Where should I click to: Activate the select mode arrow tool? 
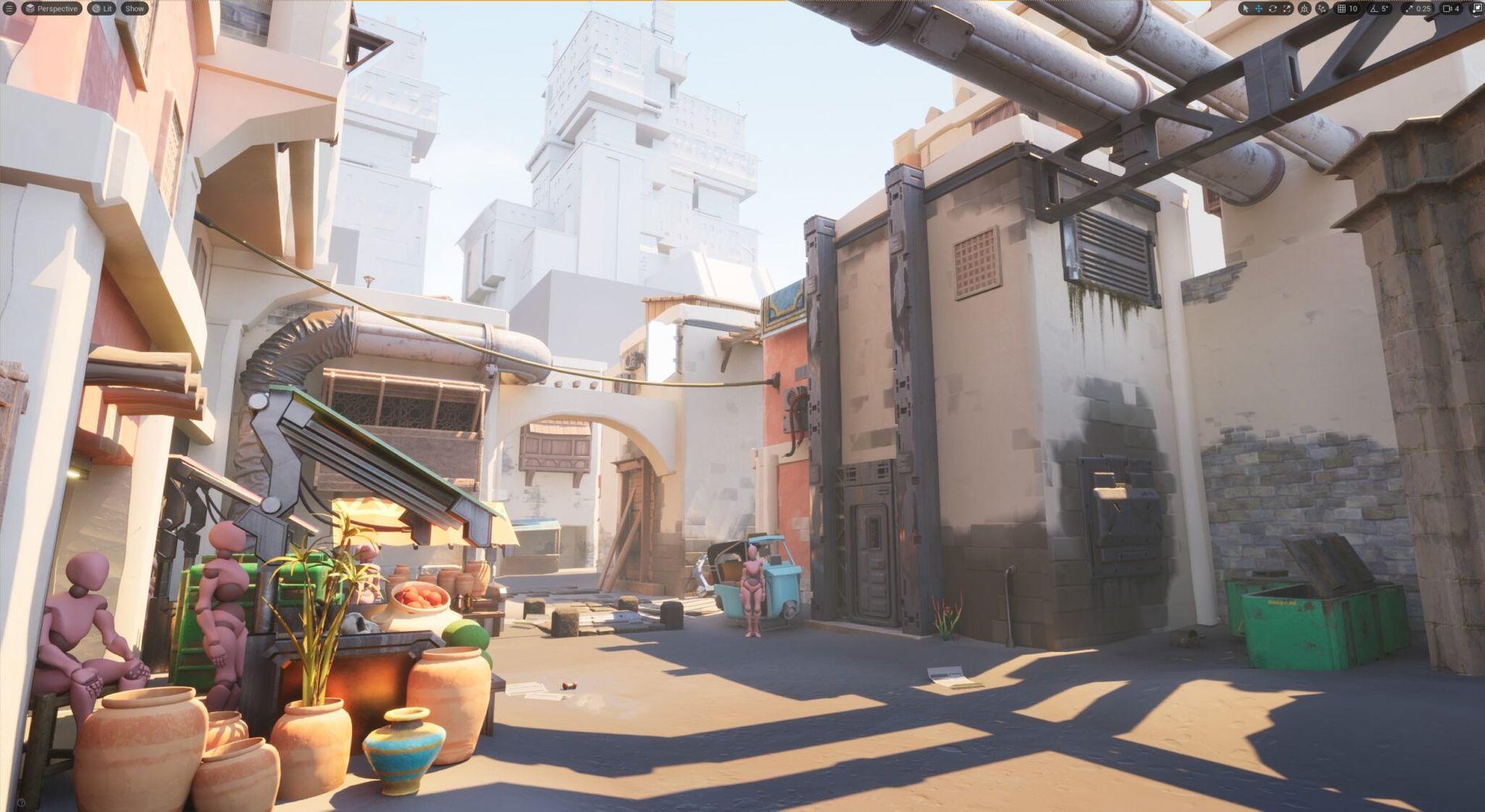click(x=1244, y=9)
